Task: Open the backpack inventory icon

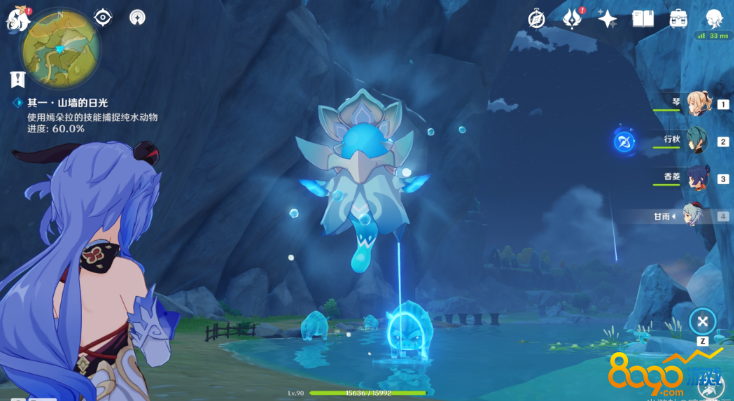Action: click(678, 18)
